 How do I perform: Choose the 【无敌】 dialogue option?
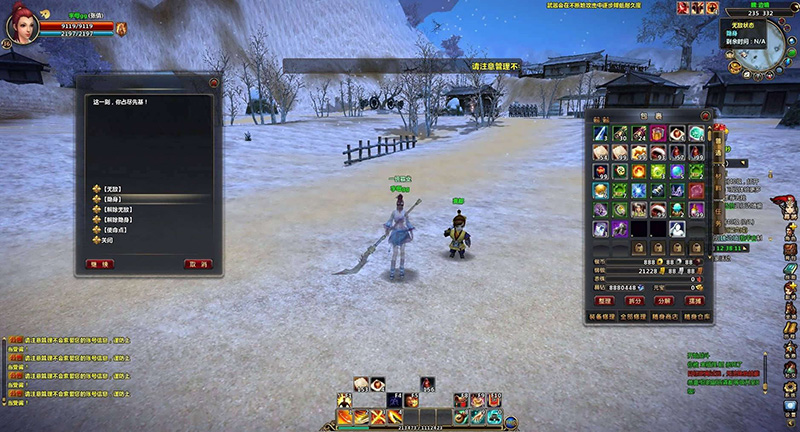(112, 188)
